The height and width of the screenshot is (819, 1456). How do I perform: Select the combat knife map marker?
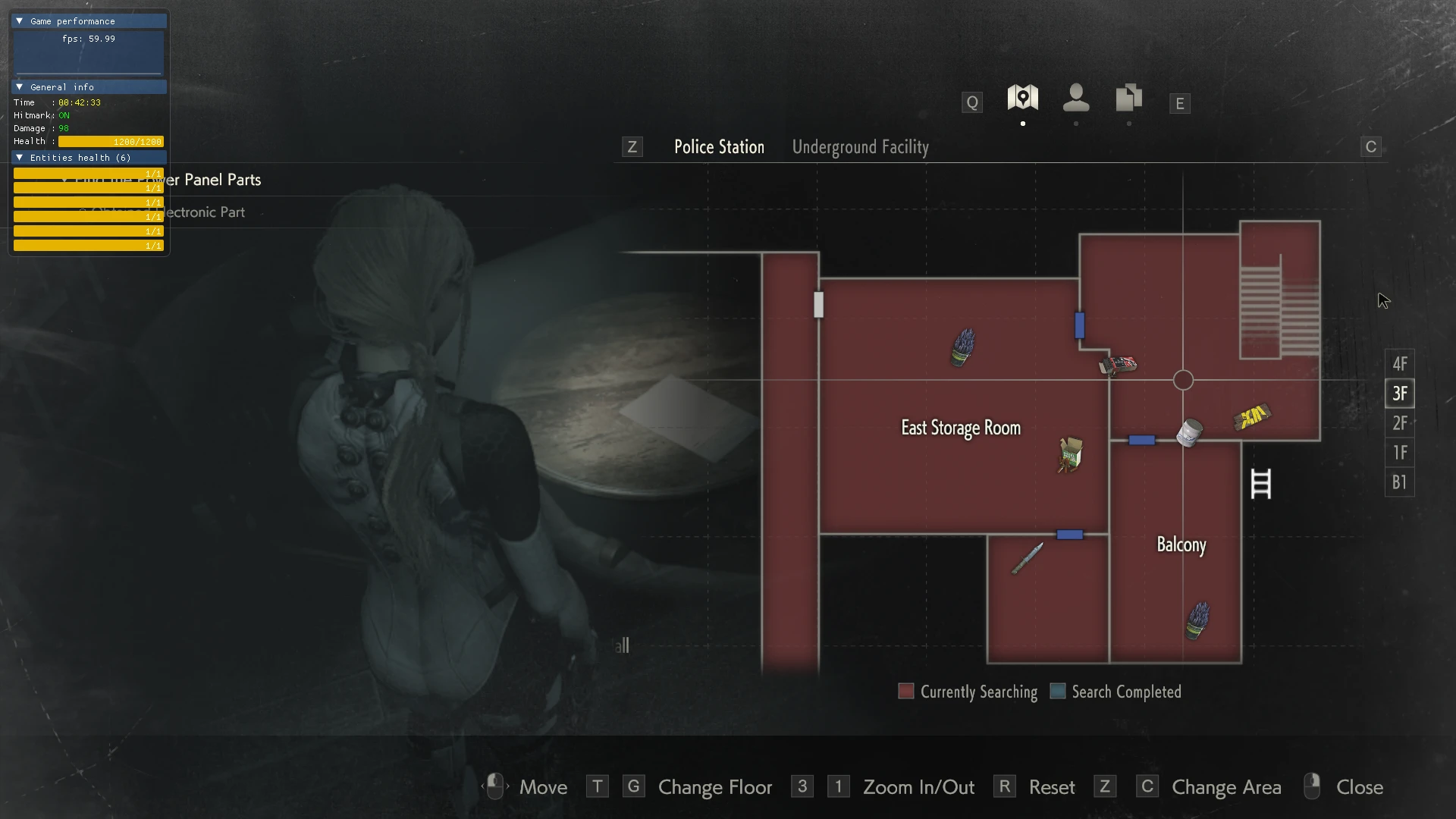pos(1028,559)
